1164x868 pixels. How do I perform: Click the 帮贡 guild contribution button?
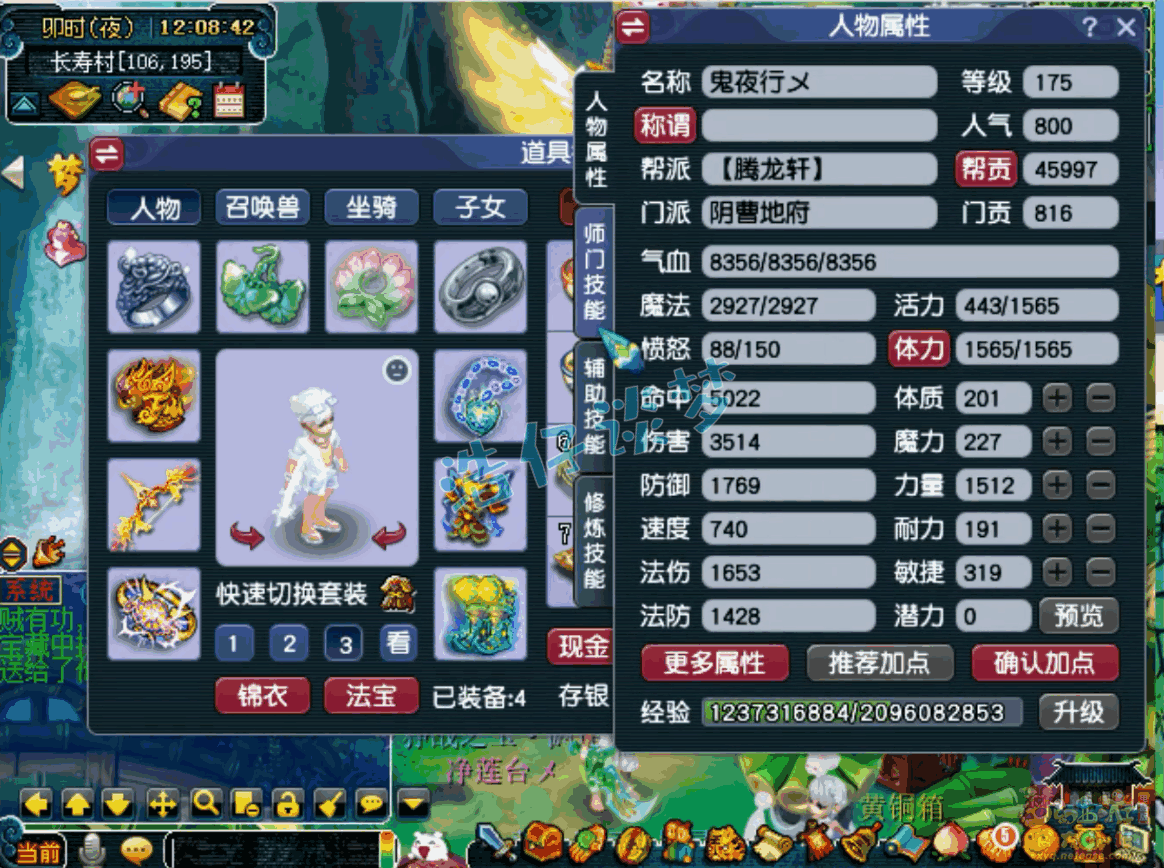(986, 169)
